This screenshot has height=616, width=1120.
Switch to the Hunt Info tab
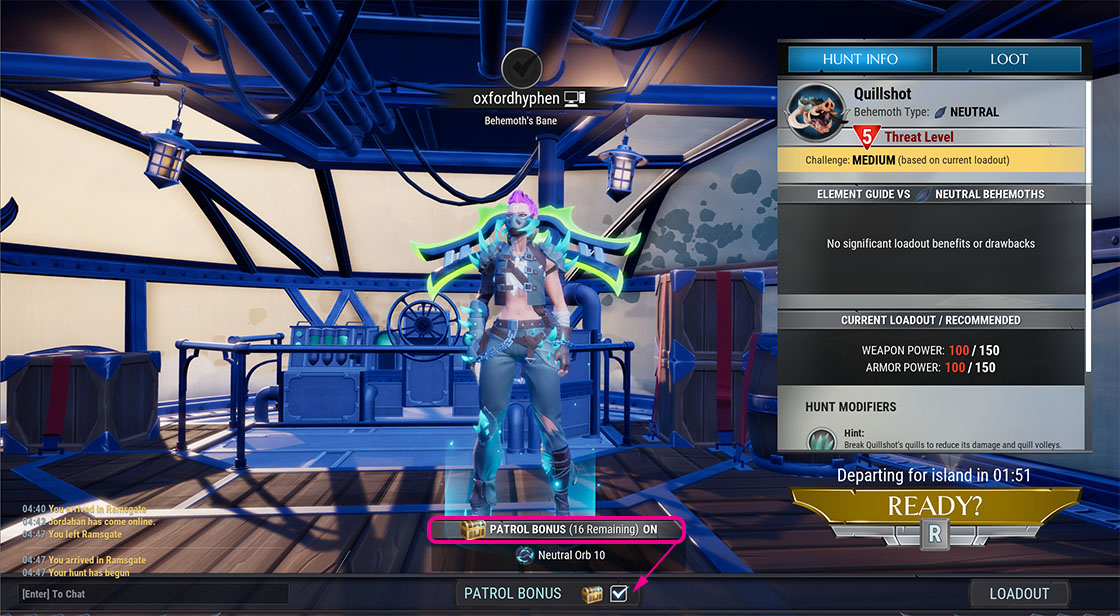click(x=860, y=59)
